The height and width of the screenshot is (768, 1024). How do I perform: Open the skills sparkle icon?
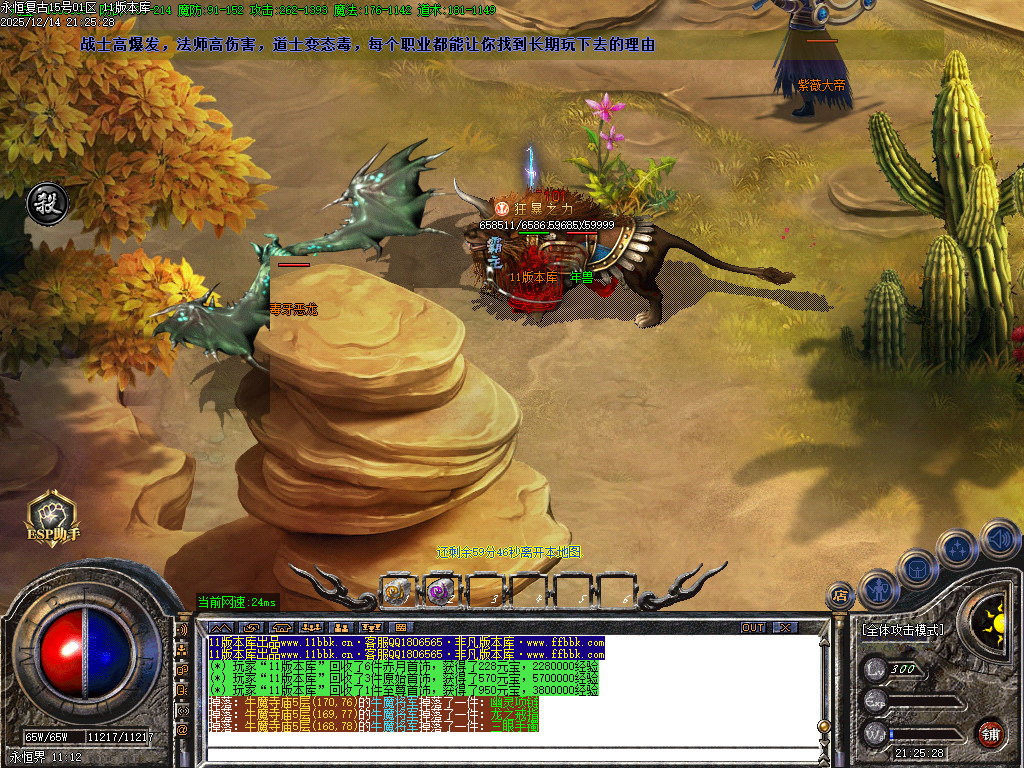click(x=957, y=549)
